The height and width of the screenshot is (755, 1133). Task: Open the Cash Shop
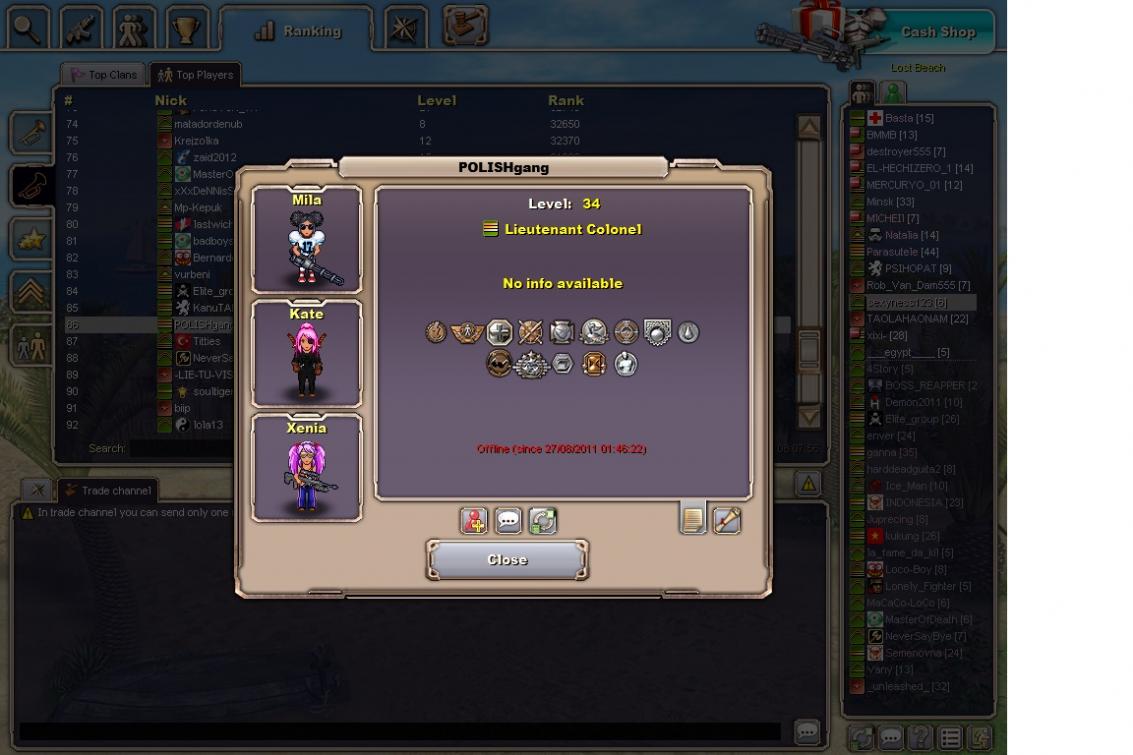click(x=937, y=32)
